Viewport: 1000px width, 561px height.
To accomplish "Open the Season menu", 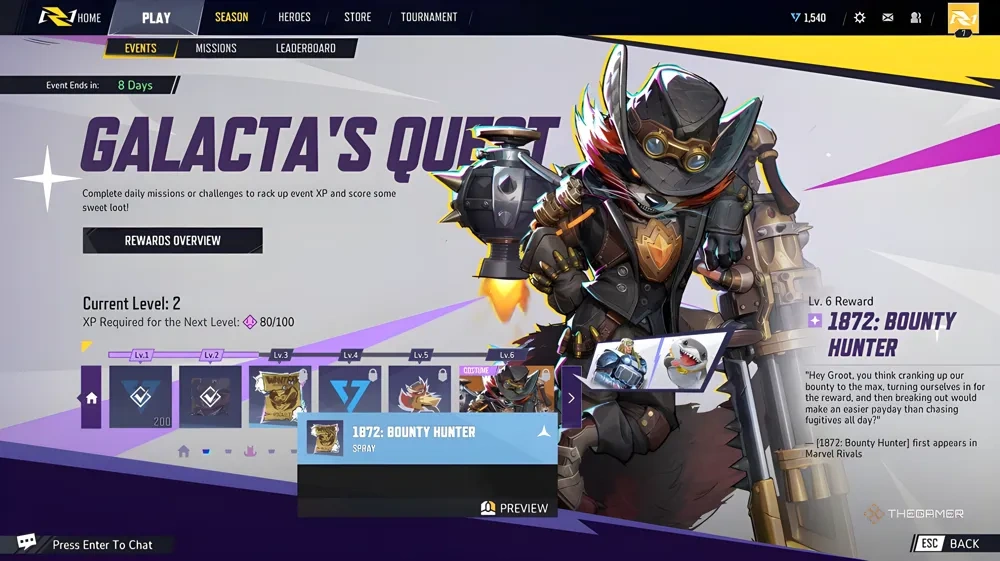I will click(231, 17).
